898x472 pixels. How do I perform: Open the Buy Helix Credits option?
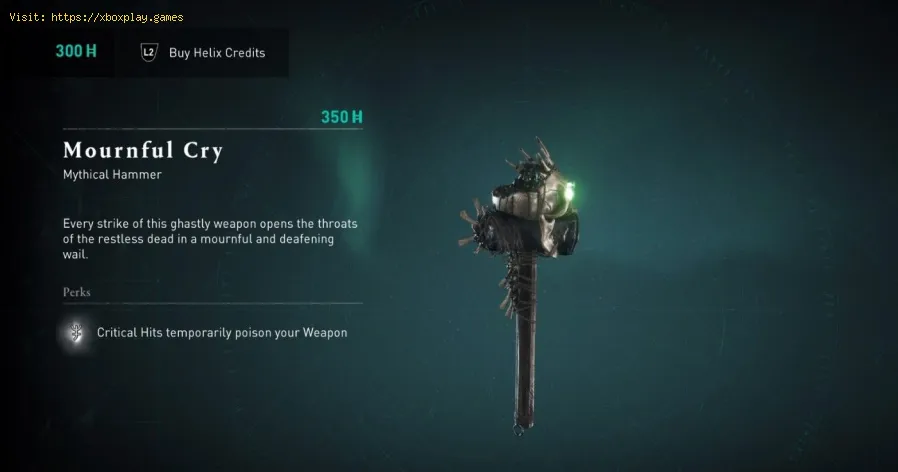(x=205, y=53)
